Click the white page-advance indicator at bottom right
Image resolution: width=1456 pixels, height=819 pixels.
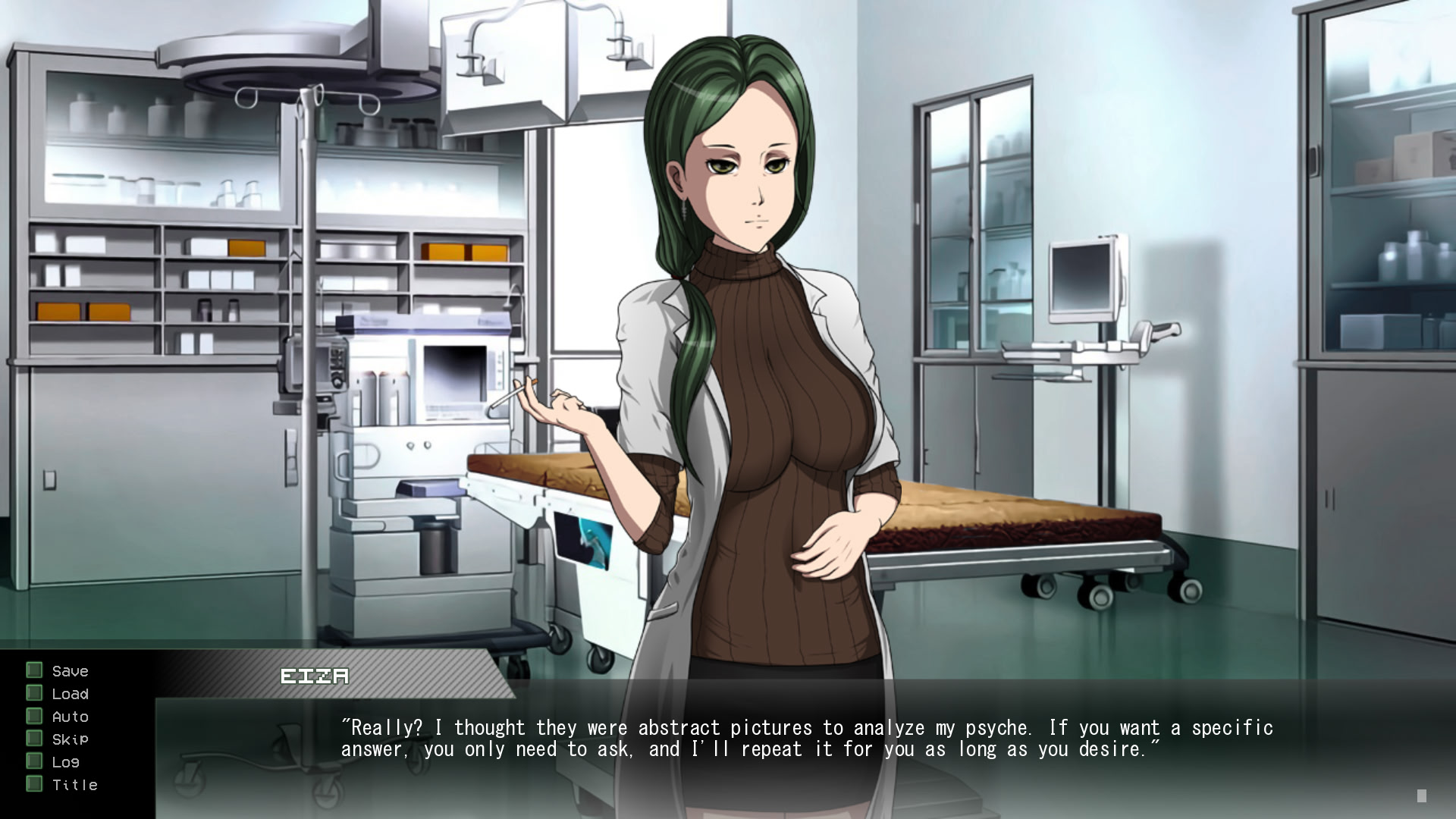tap(1421, 797)
